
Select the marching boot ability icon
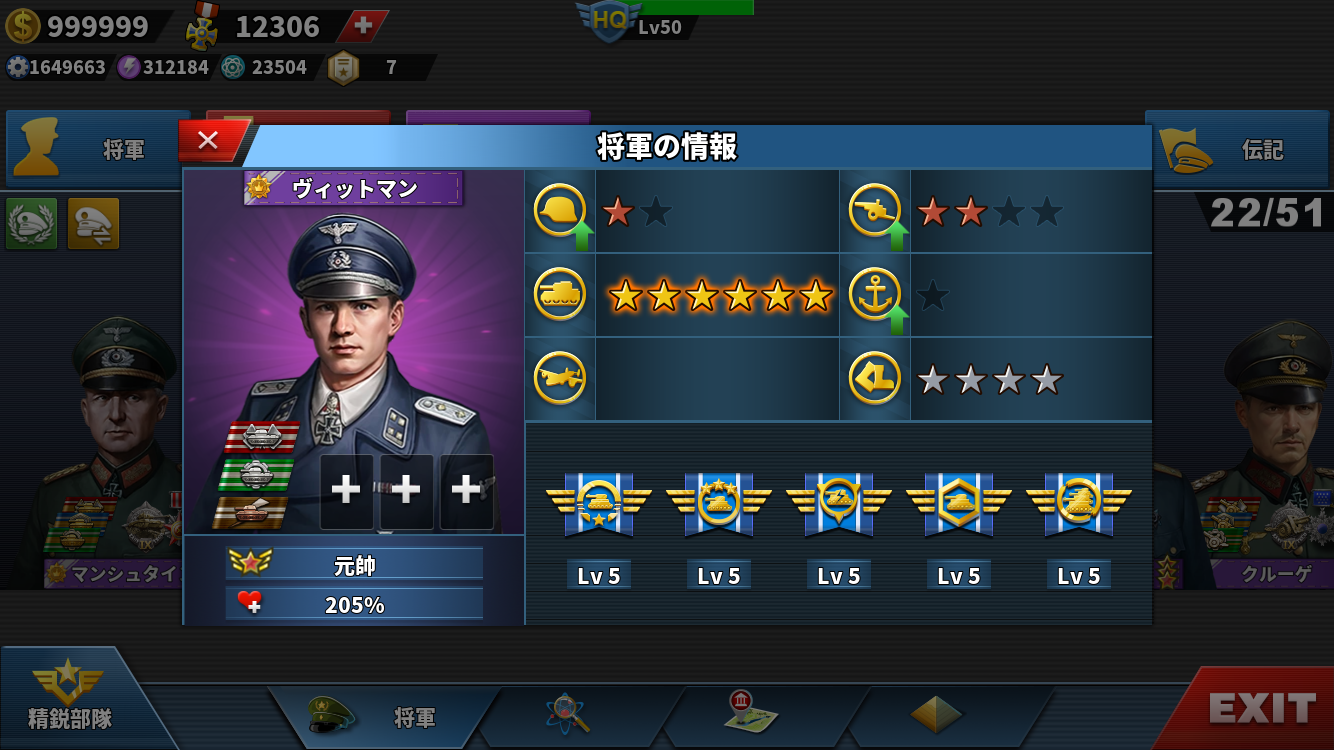click(875, 379)
